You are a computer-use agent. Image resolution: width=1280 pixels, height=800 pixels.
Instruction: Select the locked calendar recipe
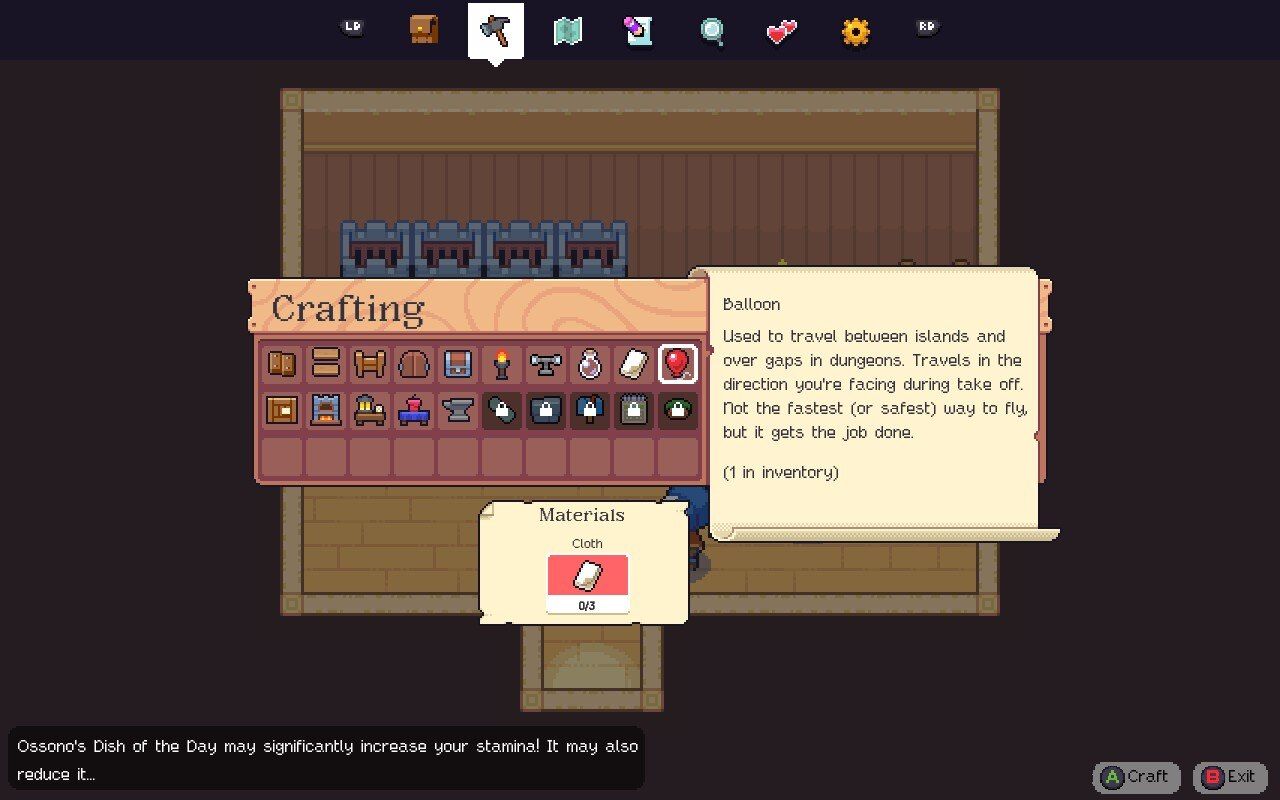click(634, 409)
